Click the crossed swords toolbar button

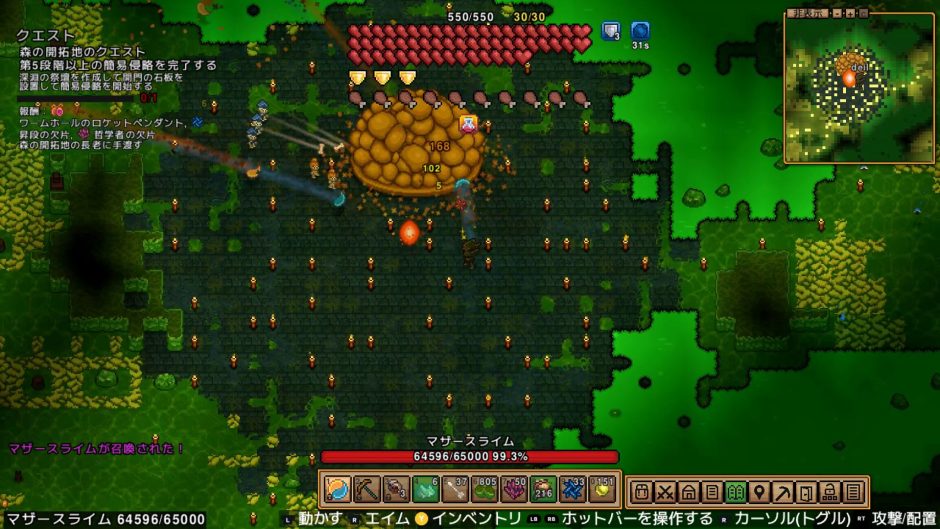[665, 492]
